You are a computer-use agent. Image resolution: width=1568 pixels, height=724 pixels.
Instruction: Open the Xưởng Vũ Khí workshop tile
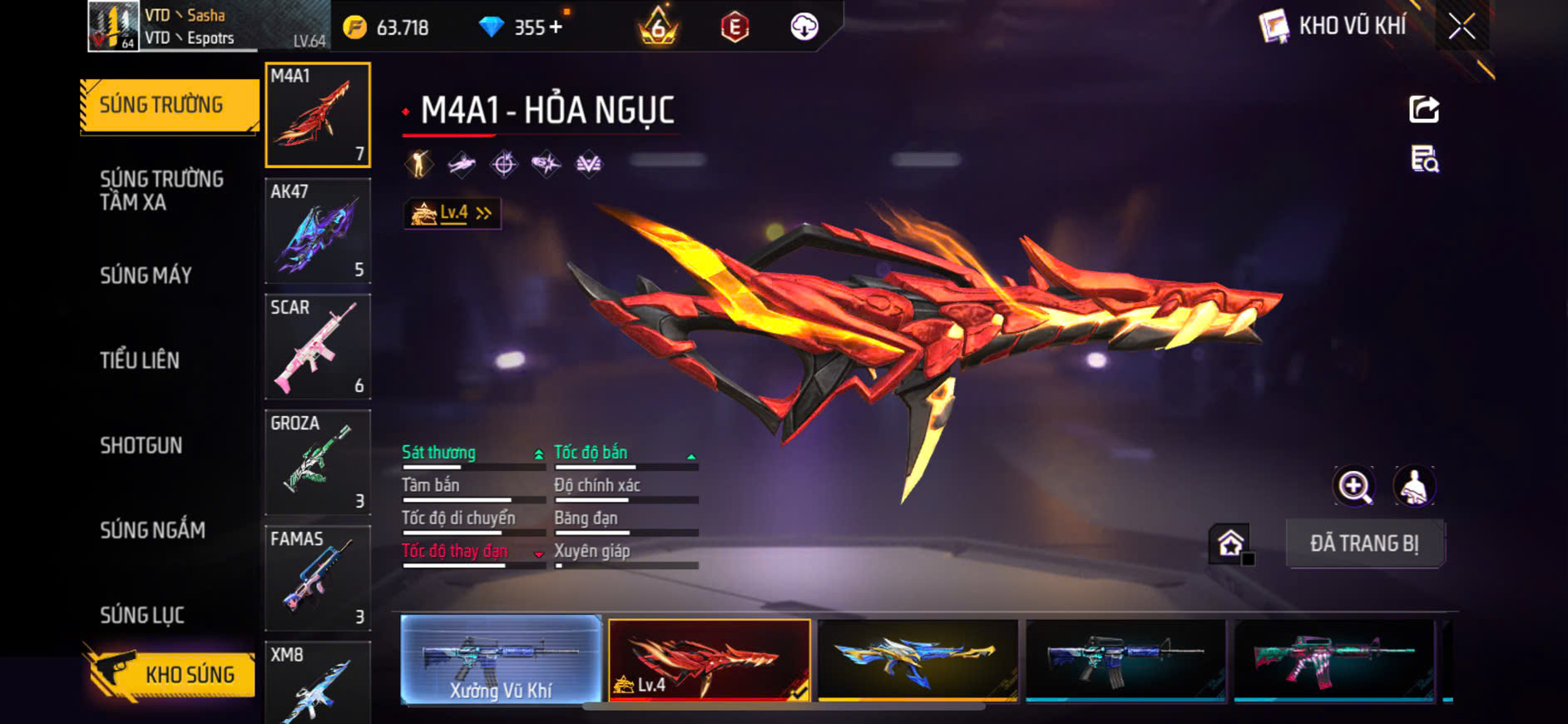(501, 659)
